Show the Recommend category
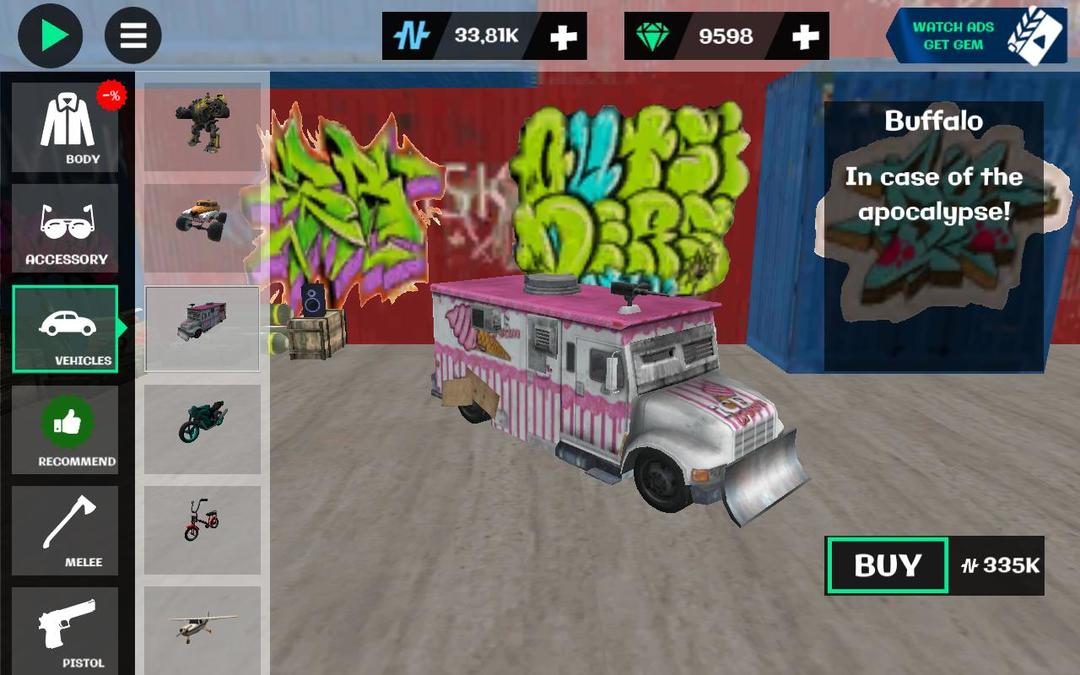Viewport: 1080px width, 675px height. coord(66,430)
